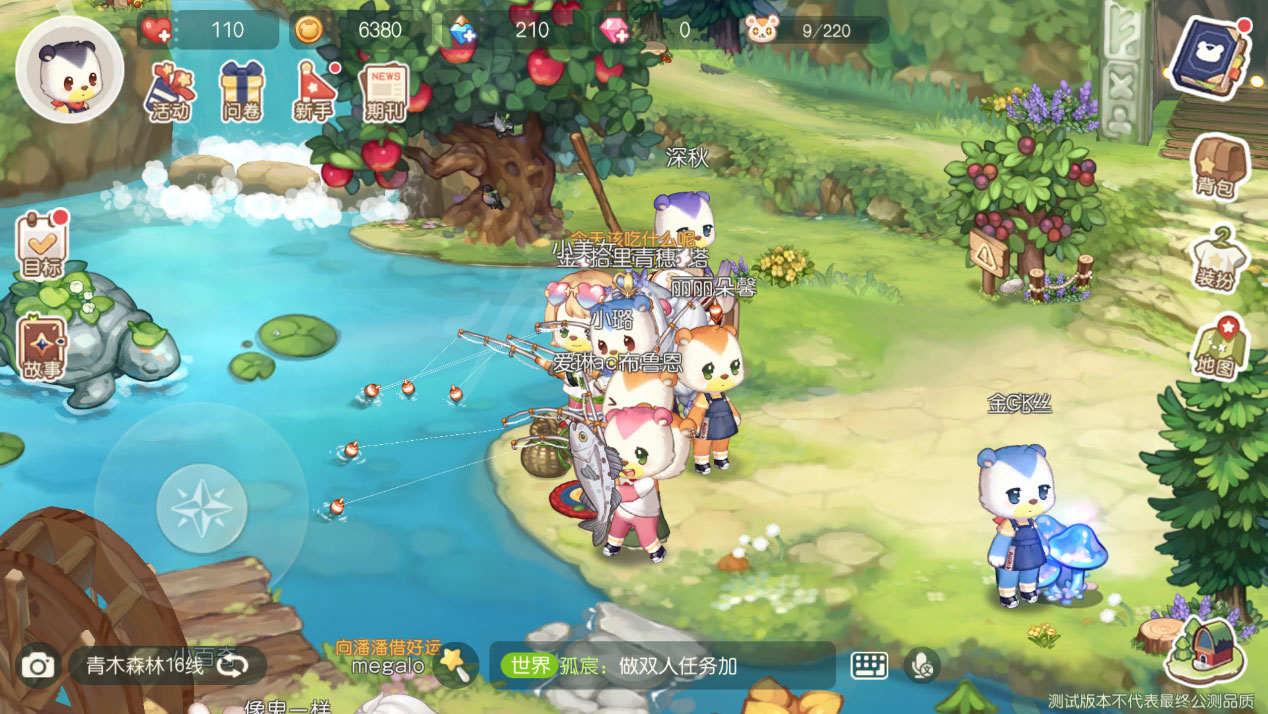This screenshot has height=714, width=1268.
Task: Tap the virtual joystick compass
Action: 201,509
